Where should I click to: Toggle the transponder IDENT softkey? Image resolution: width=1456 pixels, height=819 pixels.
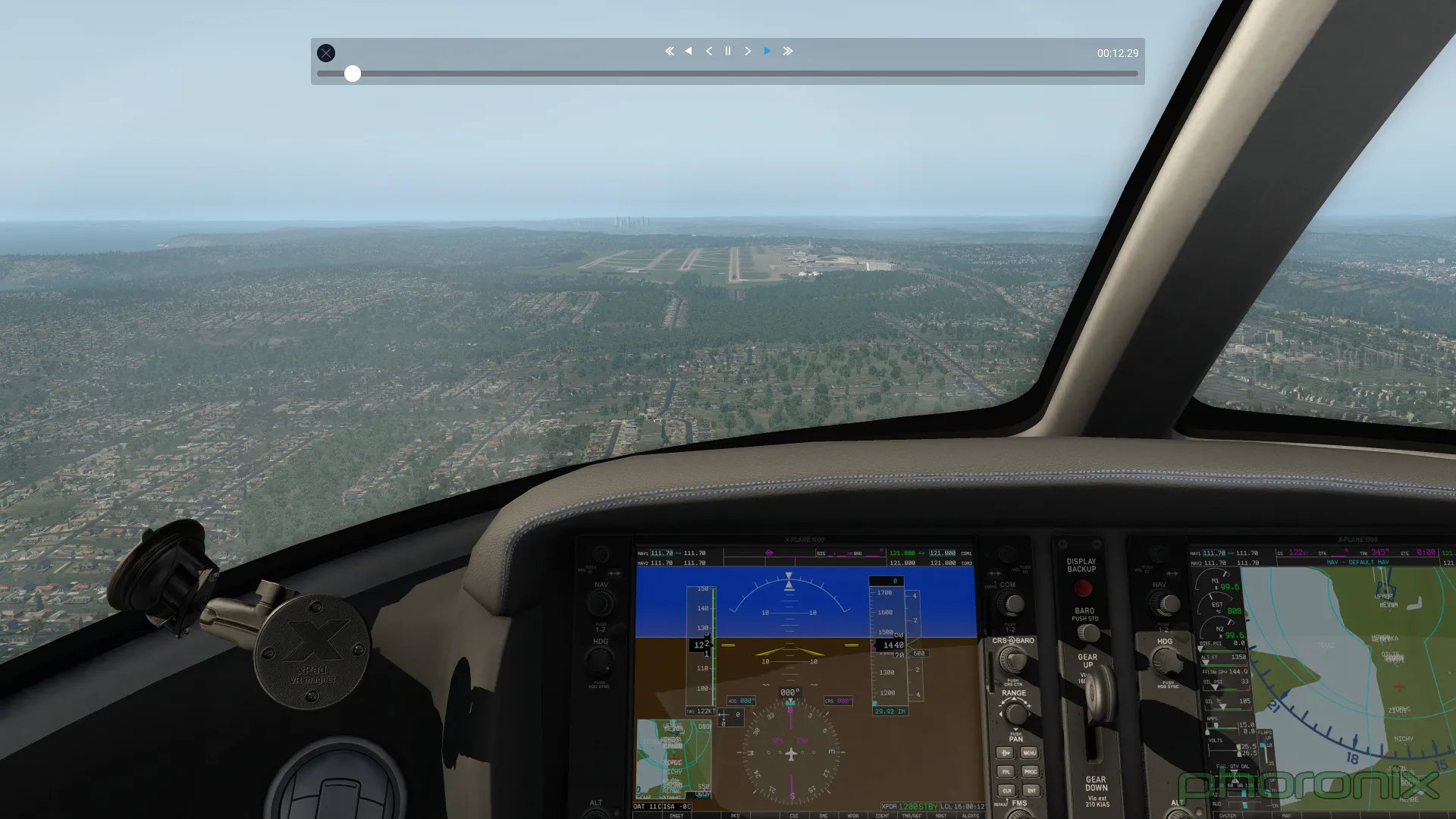point(883,815)
